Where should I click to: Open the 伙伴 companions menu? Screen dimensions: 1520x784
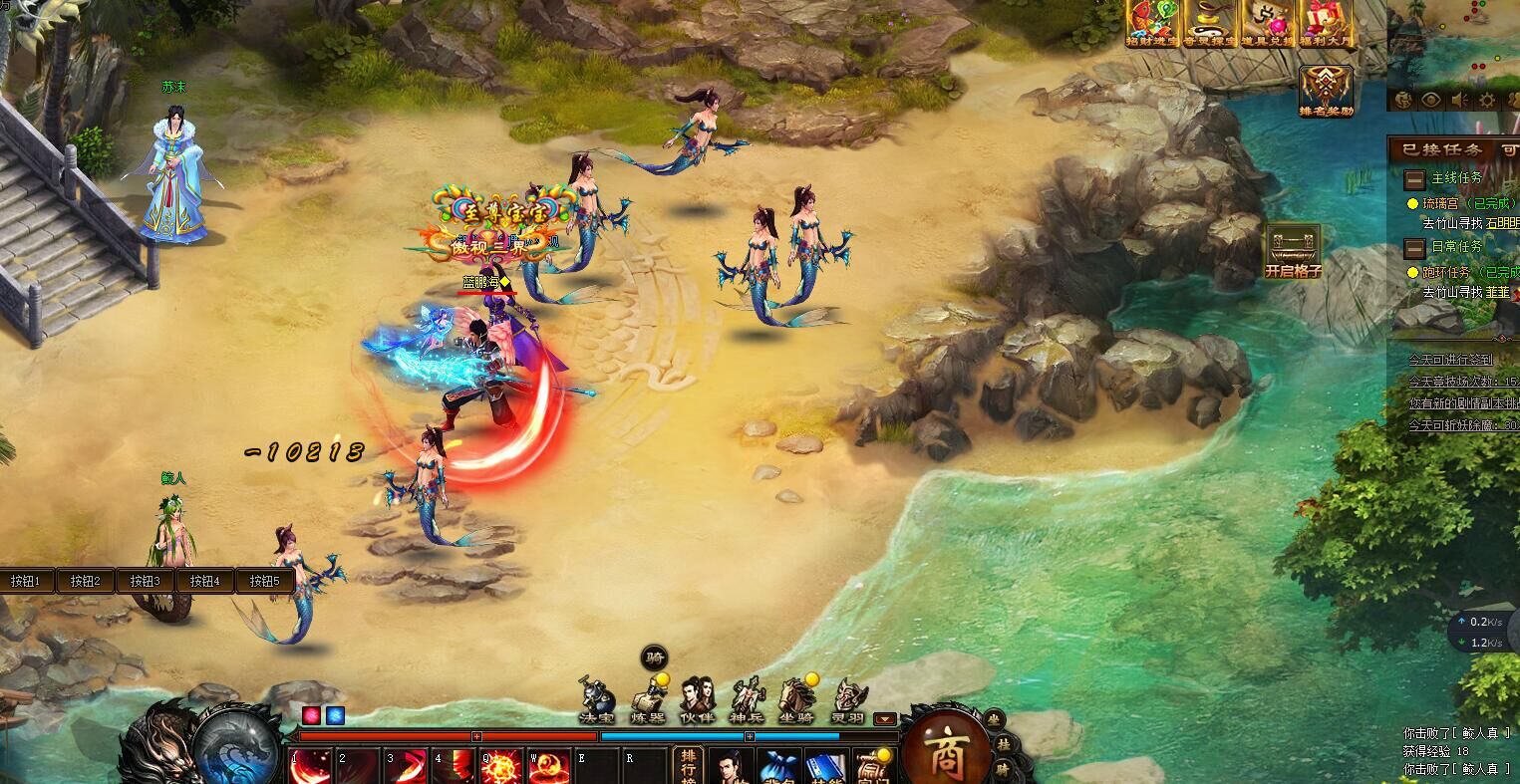click(697, 699)
